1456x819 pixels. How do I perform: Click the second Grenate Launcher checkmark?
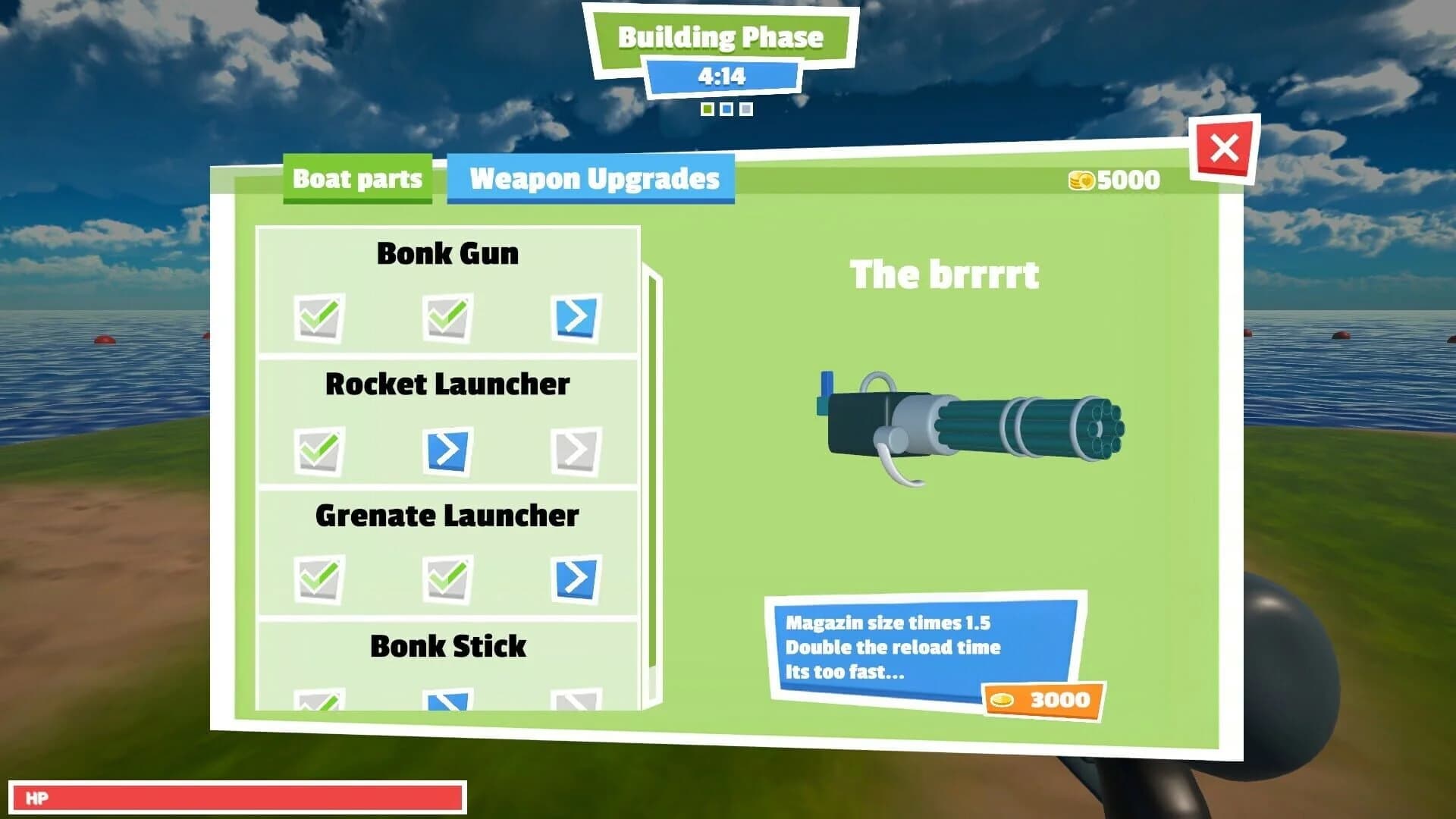coord(447,580)
